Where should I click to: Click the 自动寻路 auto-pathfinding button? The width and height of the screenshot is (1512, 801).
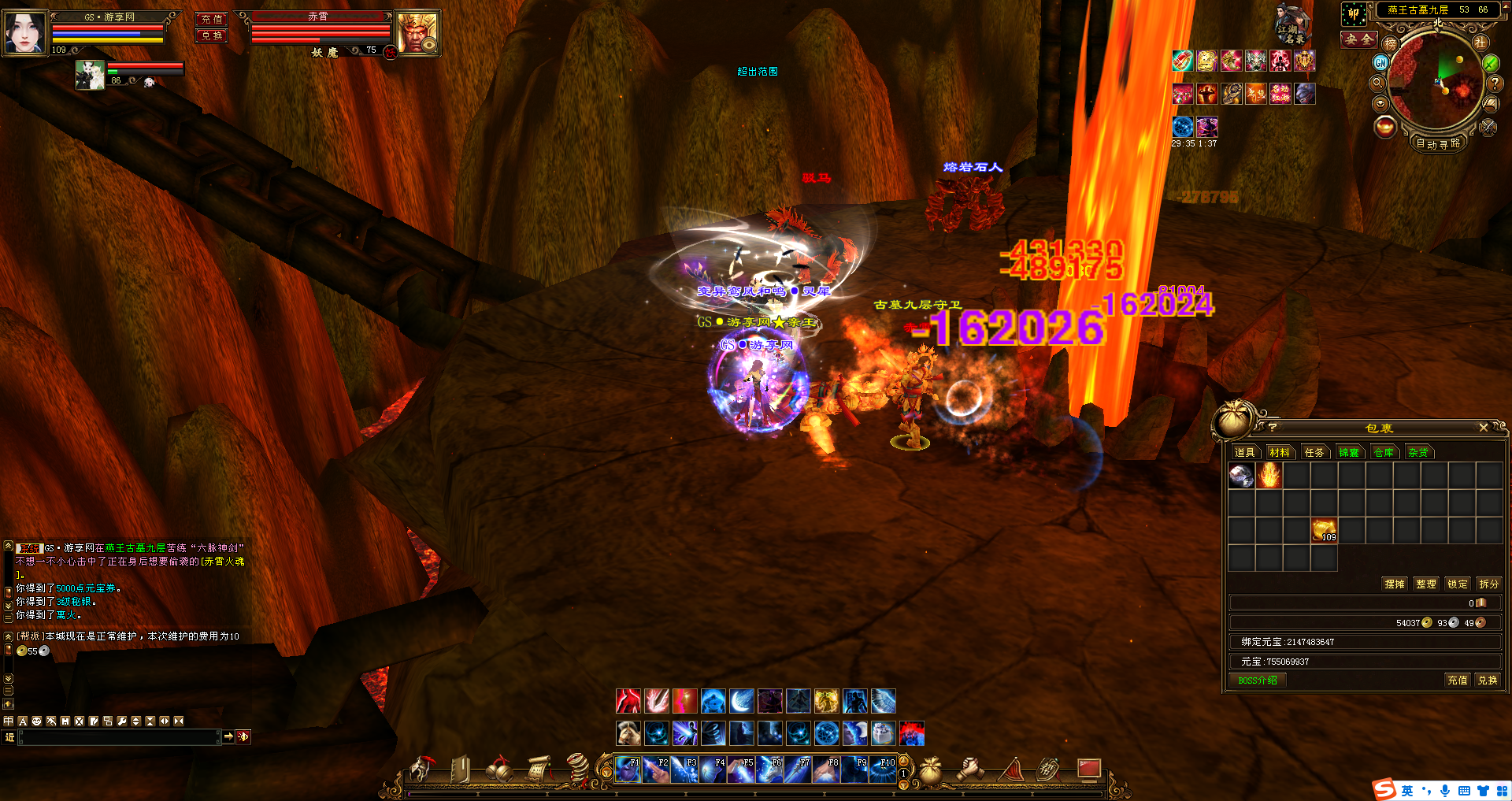coord(1438,143)
